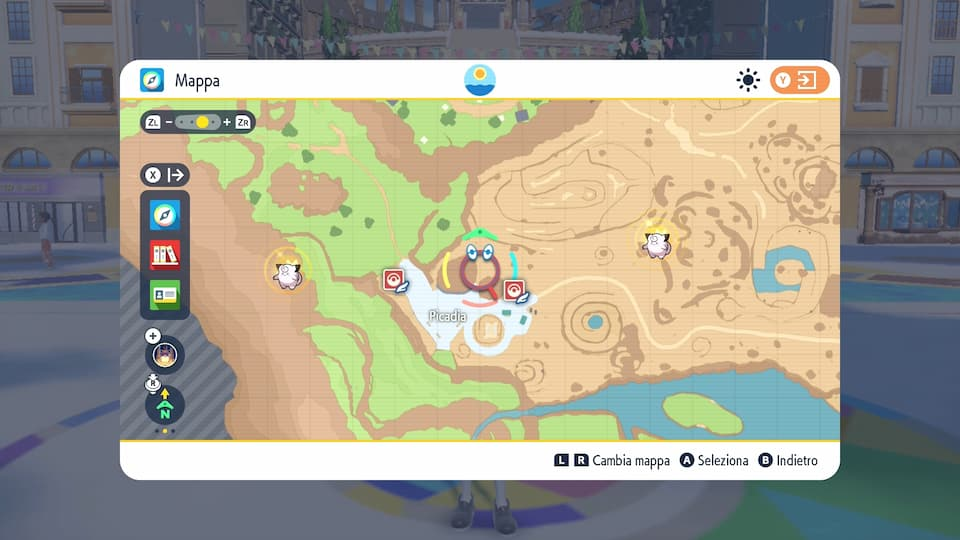Select the eastern mass outbreak marker
This screenshot has height=540, width=960.
pos(656,240)
